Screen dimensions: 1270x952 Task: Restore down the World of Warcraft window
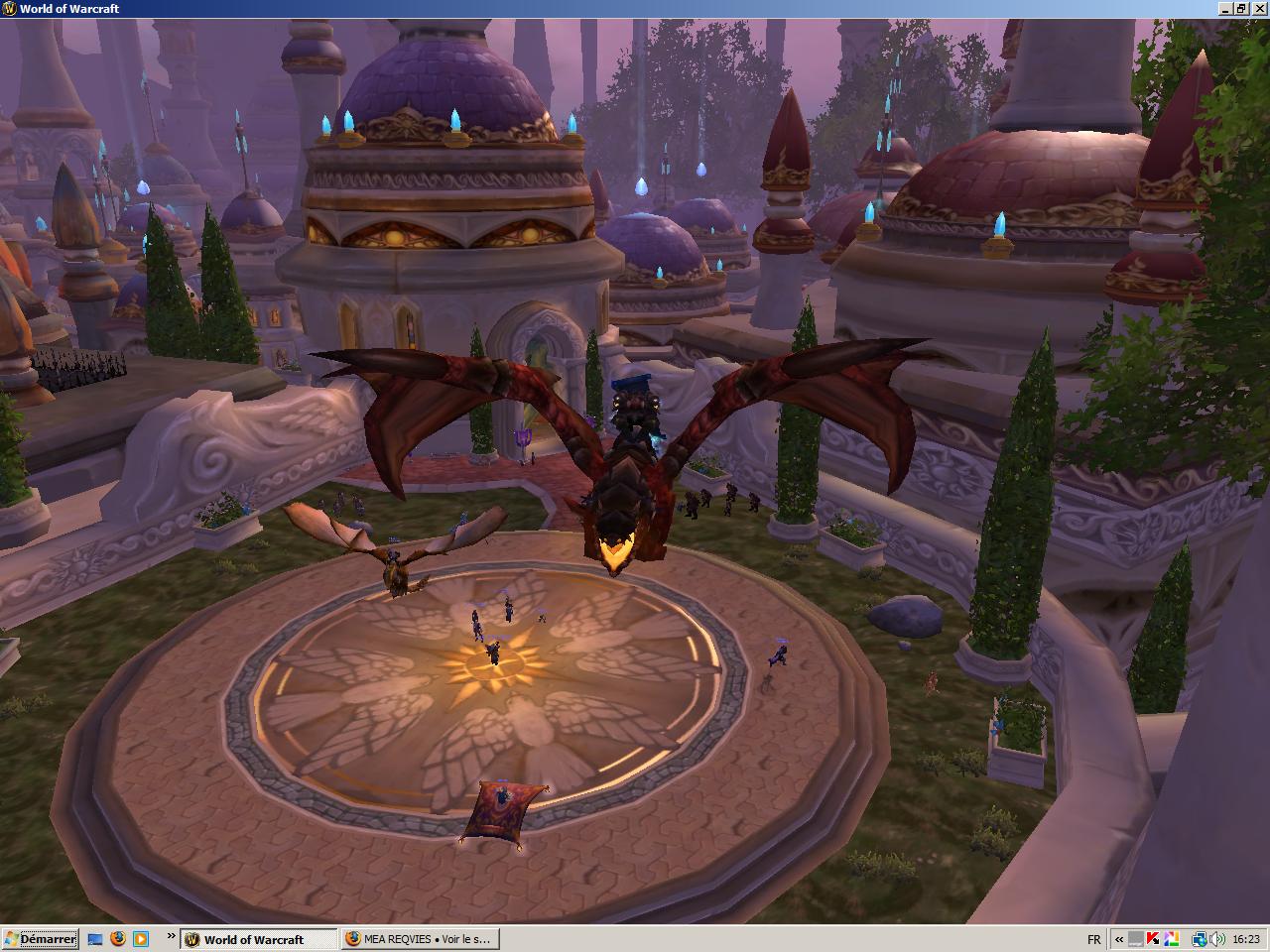coord(1243,8)
